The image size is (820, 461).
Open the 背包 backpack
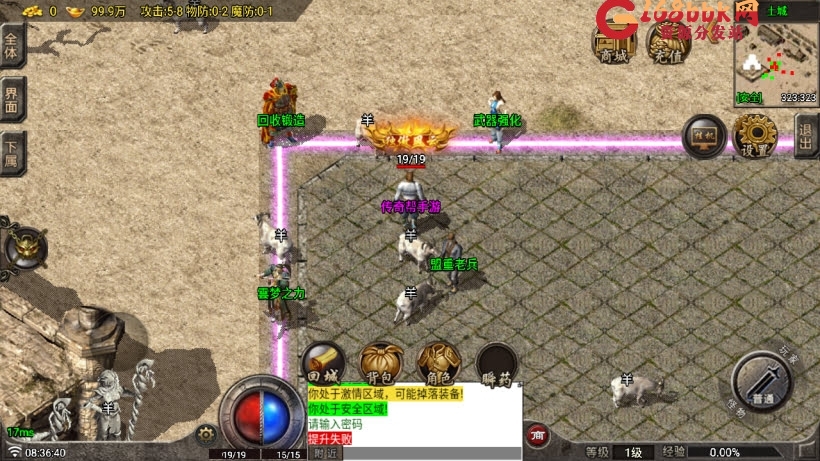pos(380,364)
